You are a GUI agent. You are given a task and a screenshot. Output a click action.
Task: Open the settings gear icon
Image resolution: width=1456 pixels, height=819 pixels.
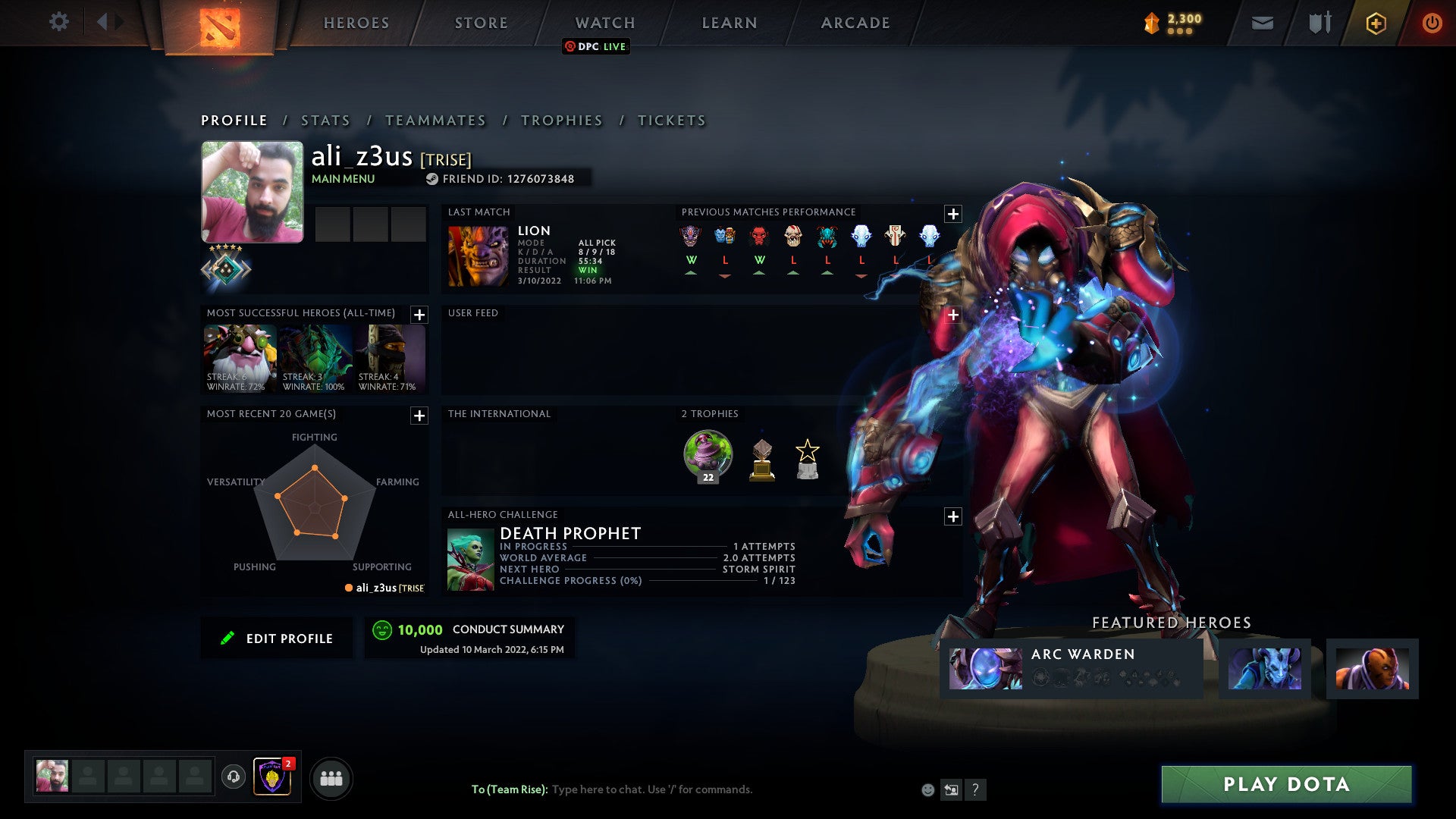coord(58,22)
